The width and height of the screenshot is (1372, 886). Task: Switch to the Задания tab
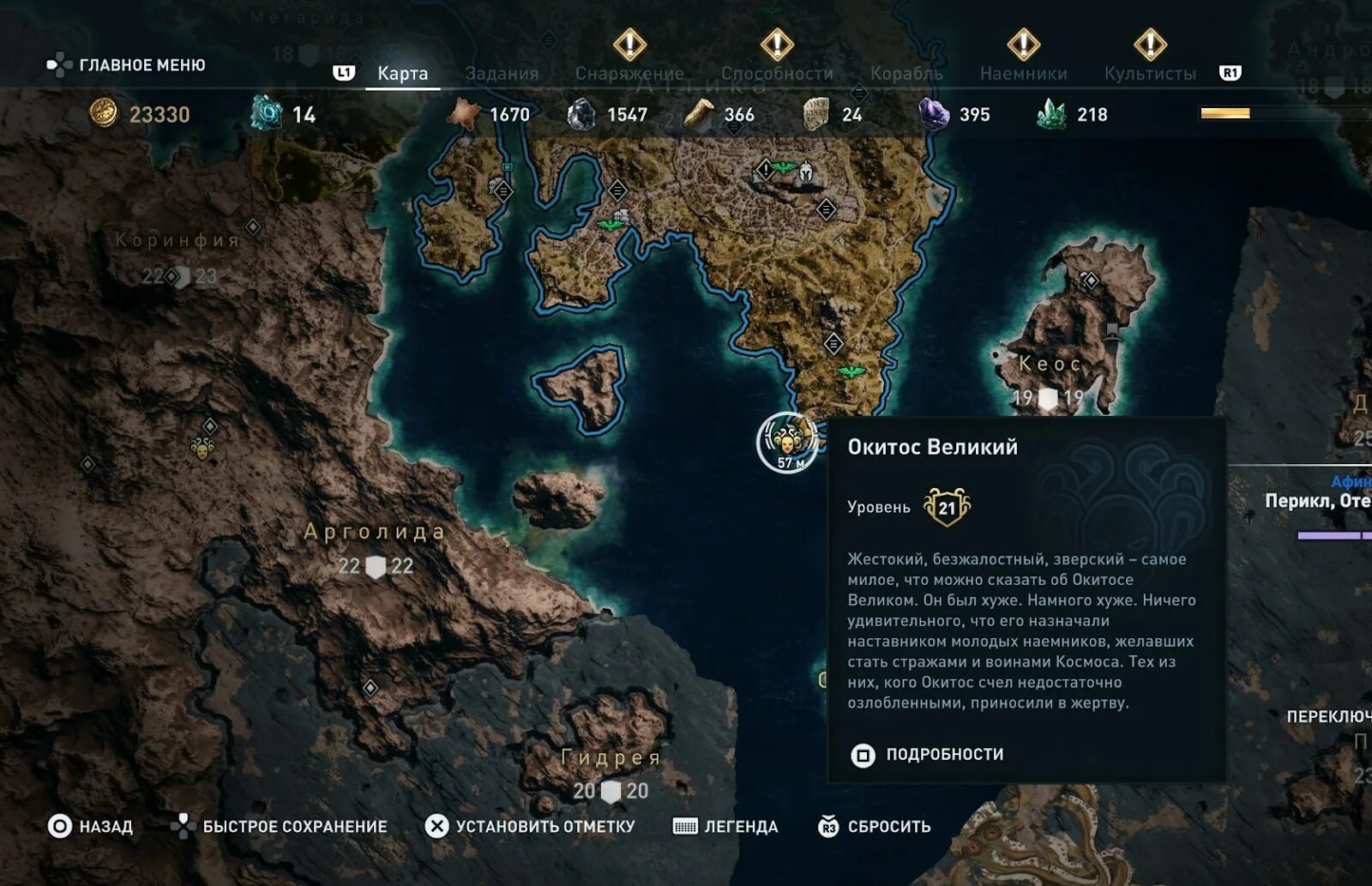click(x=502, y=74)
